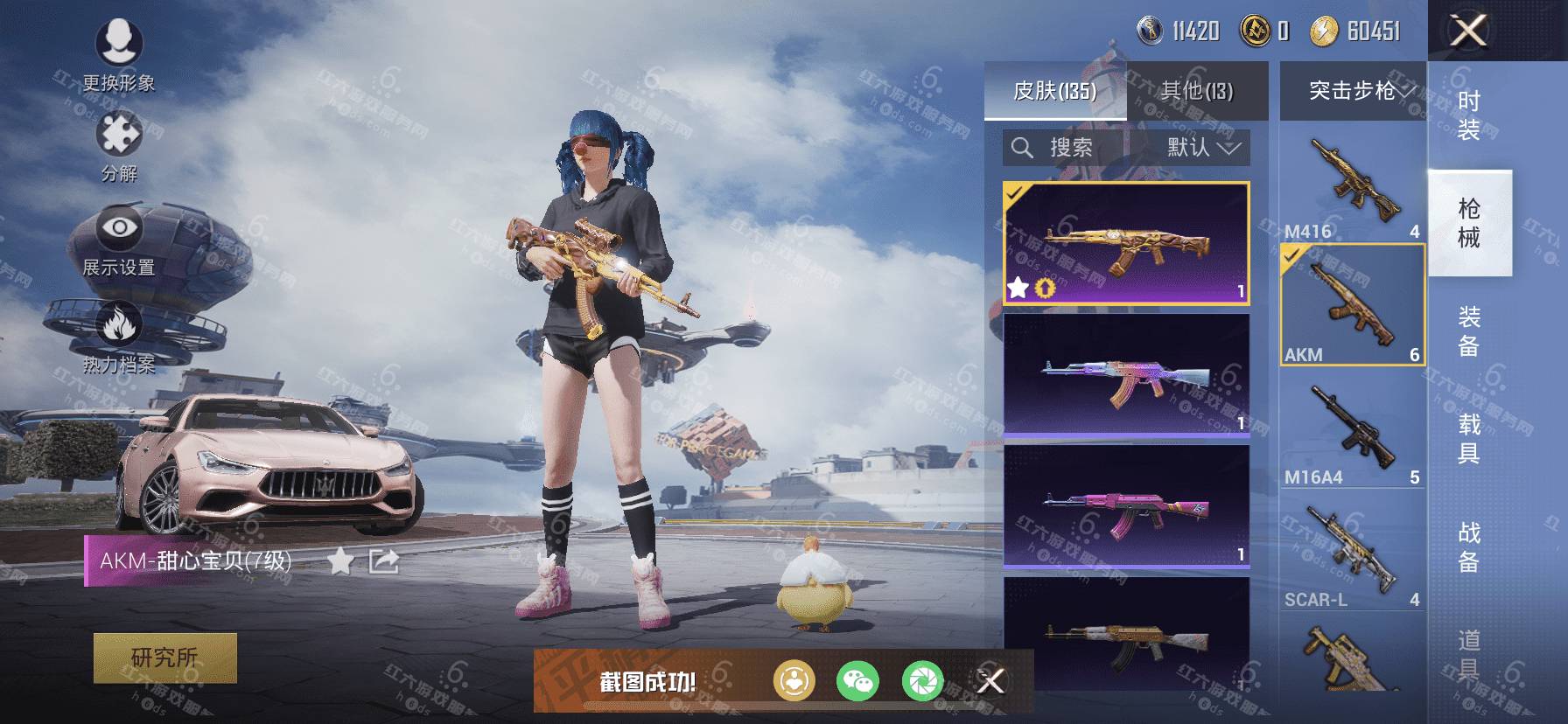Favorite the AKM skin with the star icon

(339, 561)
